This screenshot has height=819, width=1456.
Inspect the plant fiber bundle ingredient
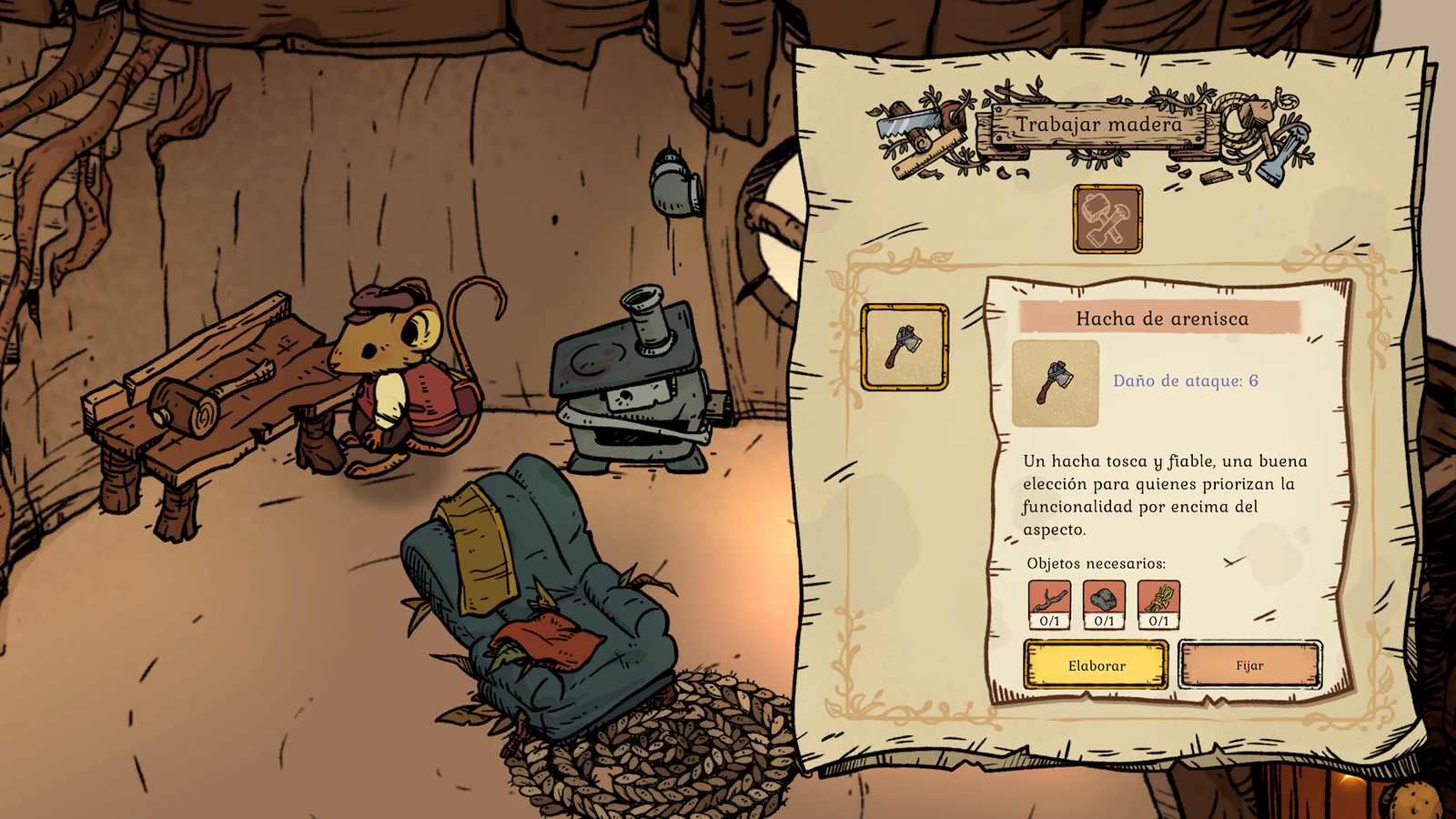point(1158,604)
